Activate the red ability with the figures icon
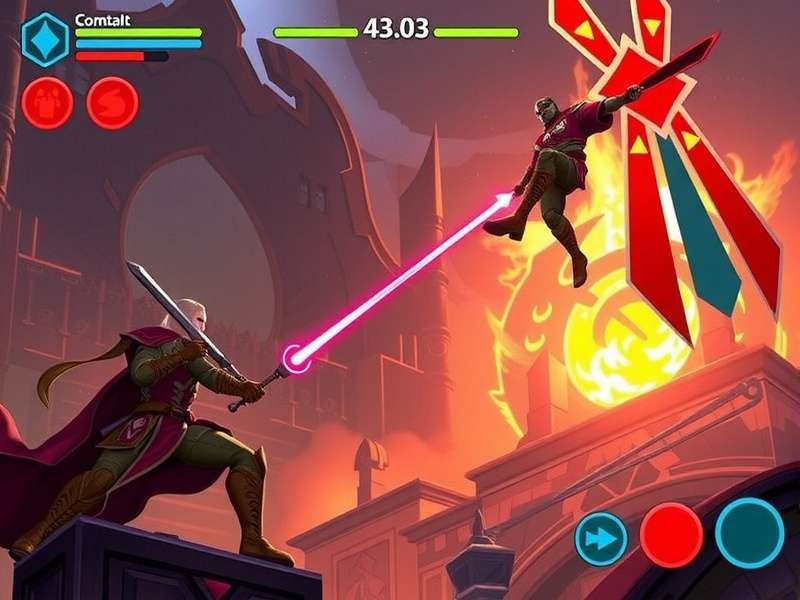The height and width of the screenshot is (600, 800). pos(47,103)
